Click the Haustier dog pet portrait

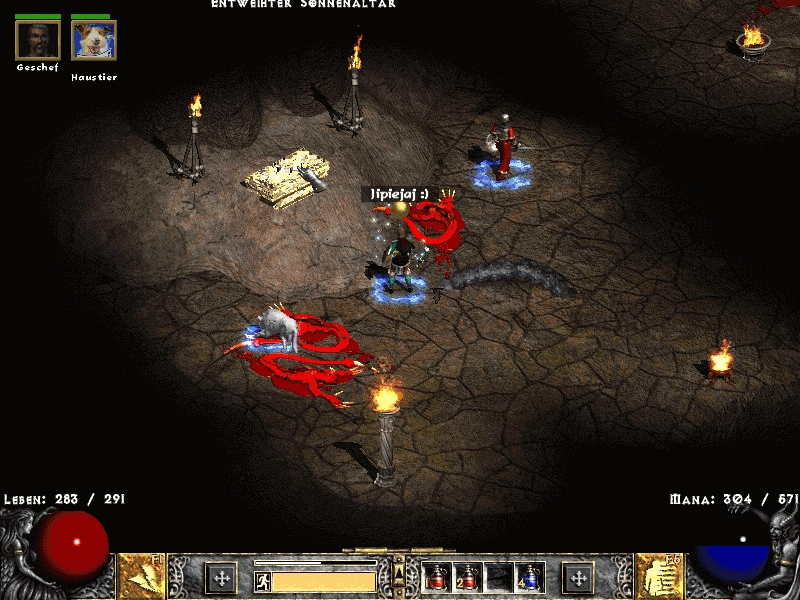[x=94, y=40]
